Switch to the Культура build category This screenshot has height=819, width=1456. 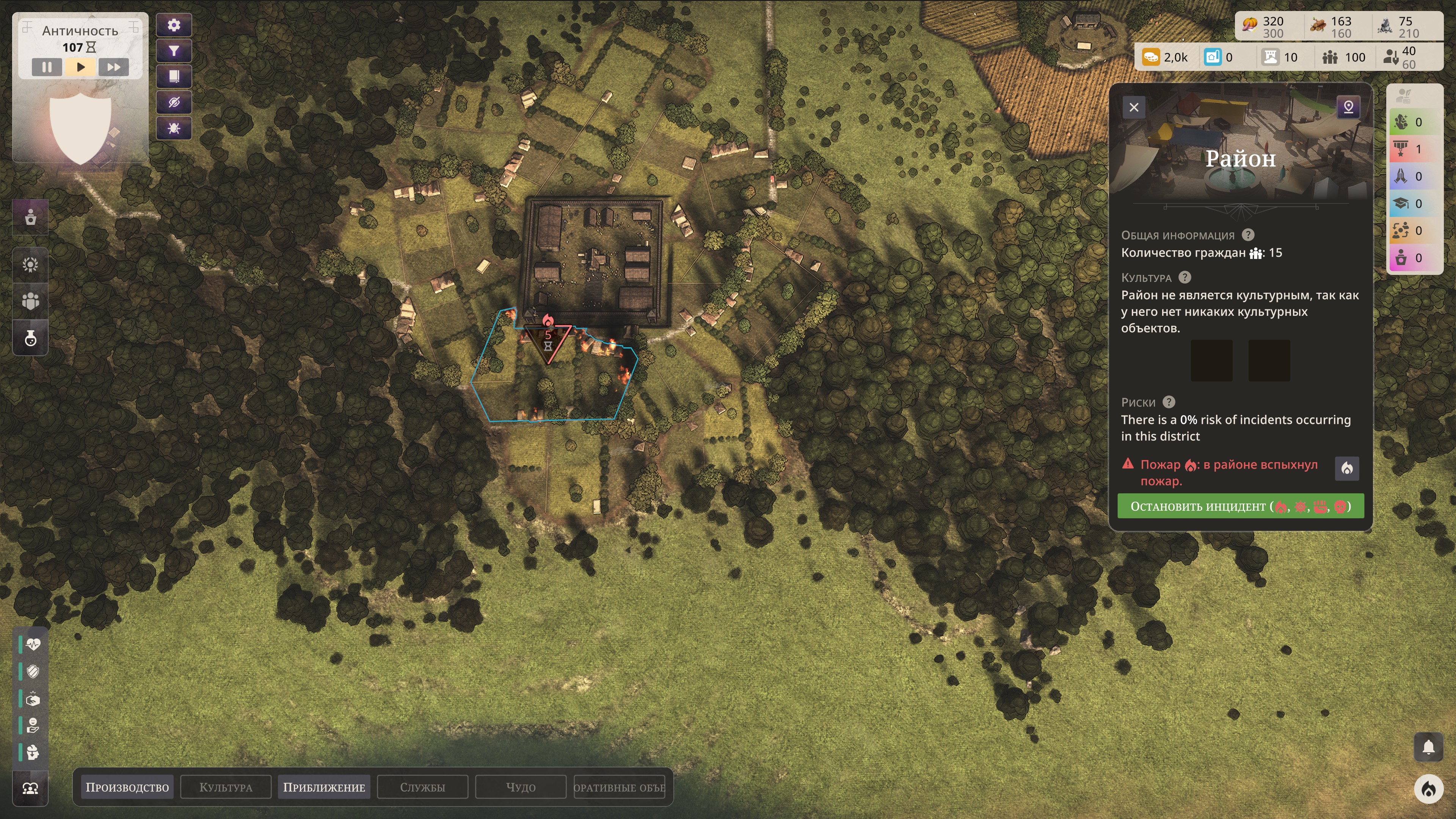(x=226, y=787)
